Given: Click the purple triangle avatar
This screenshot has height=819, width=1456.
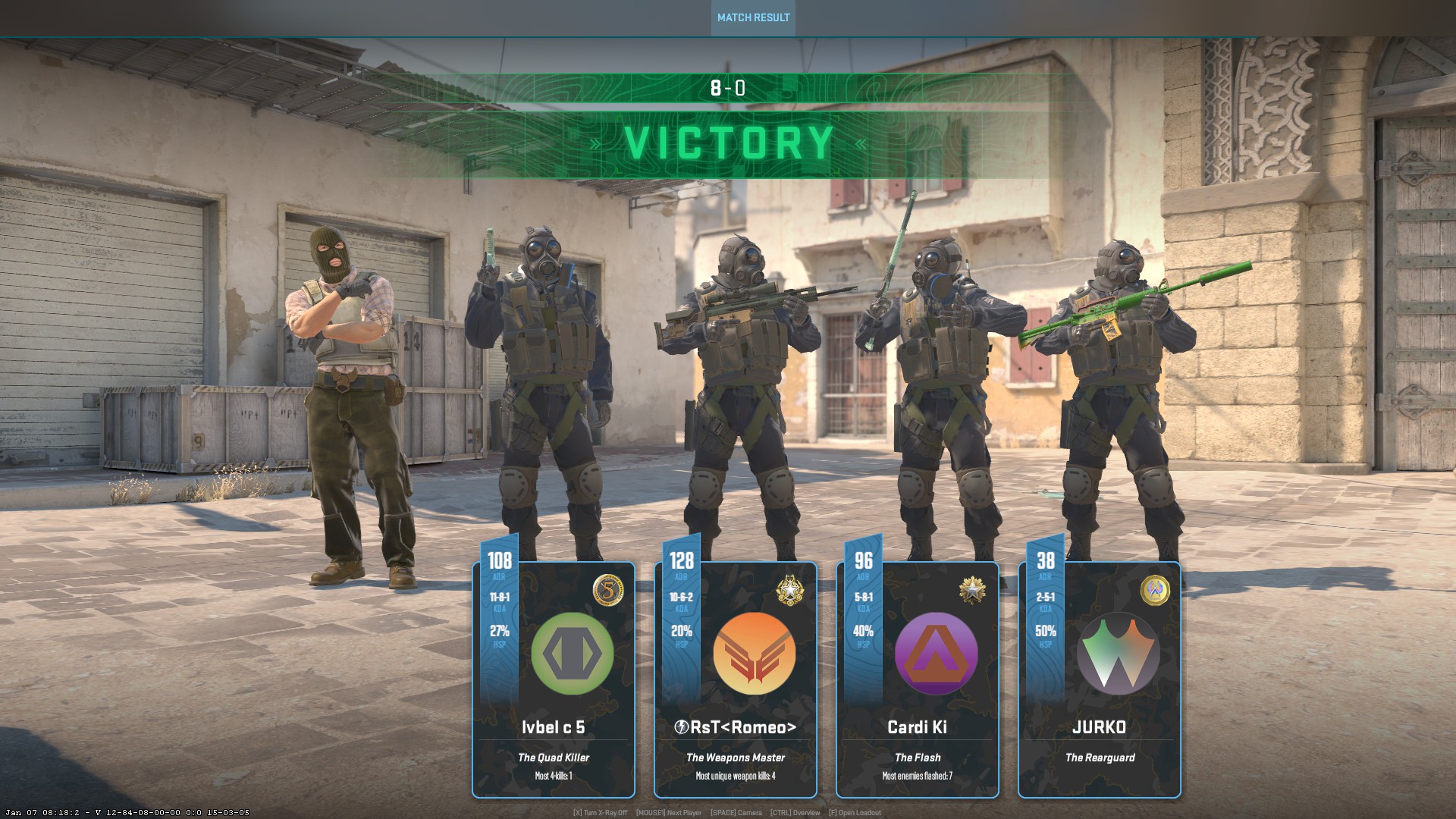Looking at the screenshot, I should click(x=936, y=654).
